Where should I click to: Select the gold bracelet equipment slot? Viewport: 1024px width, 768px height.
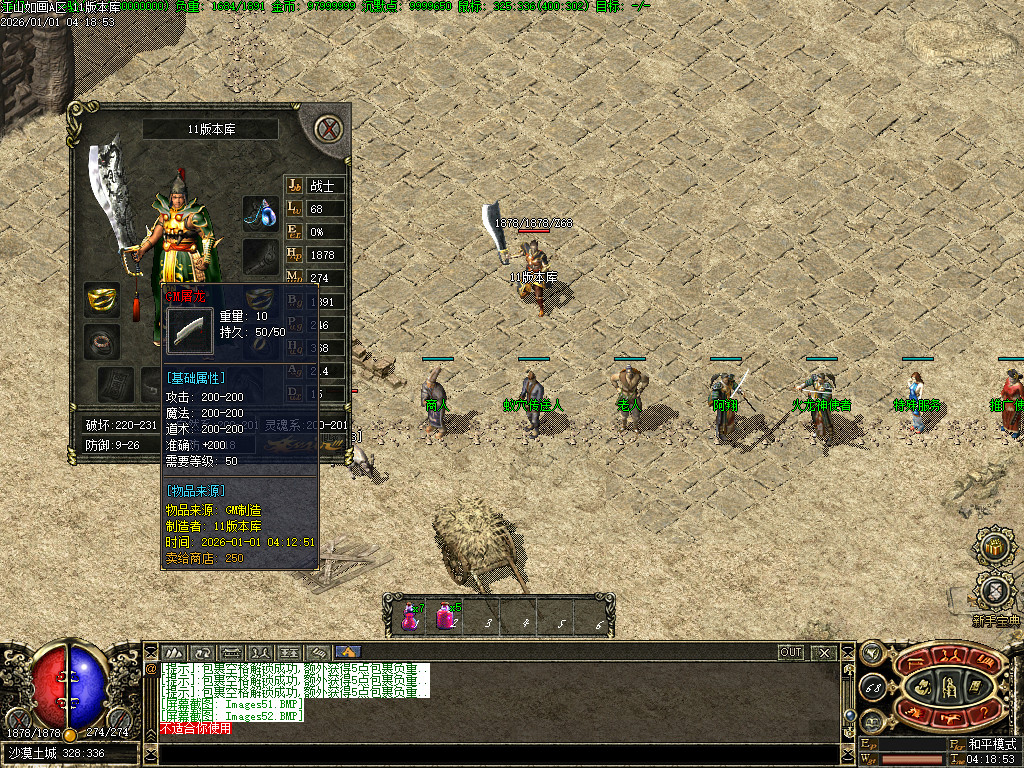(101, 299)
